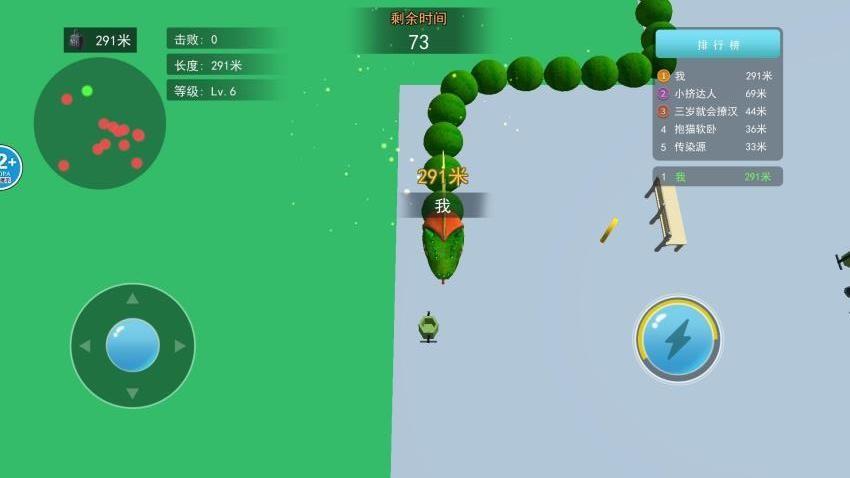850x478 pixels.
Task: Push the joystick's up arrow
Action: [x=133, y=299]
